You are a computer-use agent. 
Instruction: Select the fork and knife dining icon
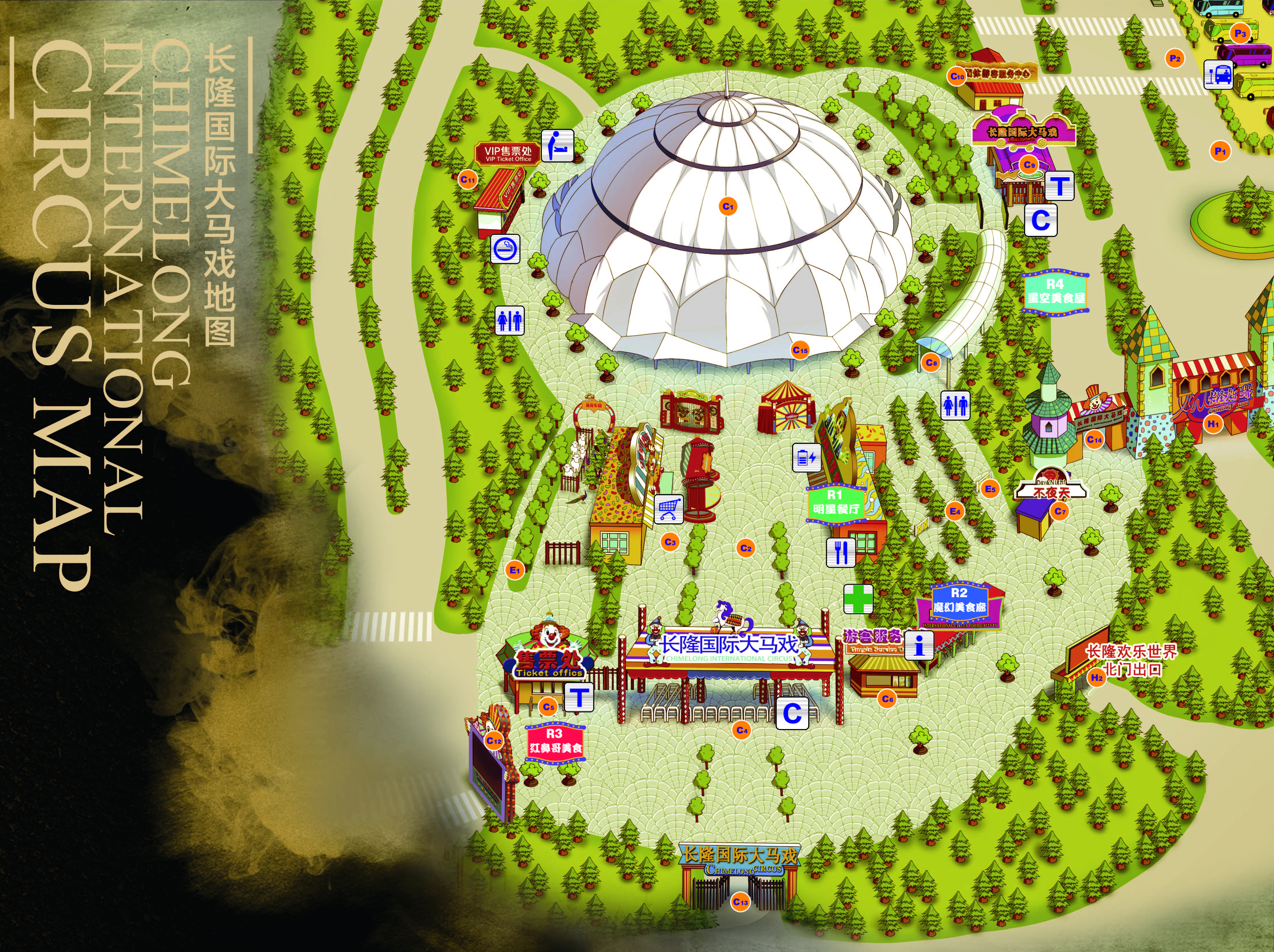(x=841, y=552)
